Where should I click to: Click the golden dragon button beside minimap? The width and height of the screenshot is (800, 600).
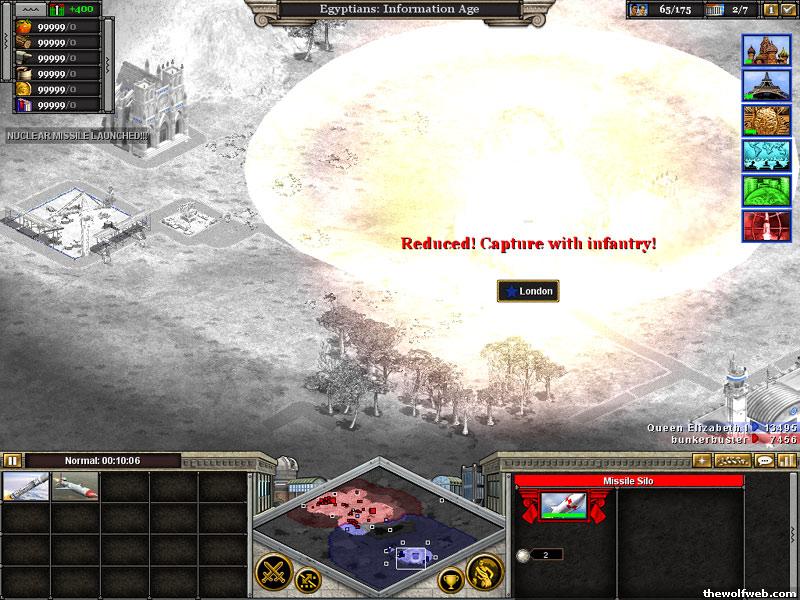[485, 571]
